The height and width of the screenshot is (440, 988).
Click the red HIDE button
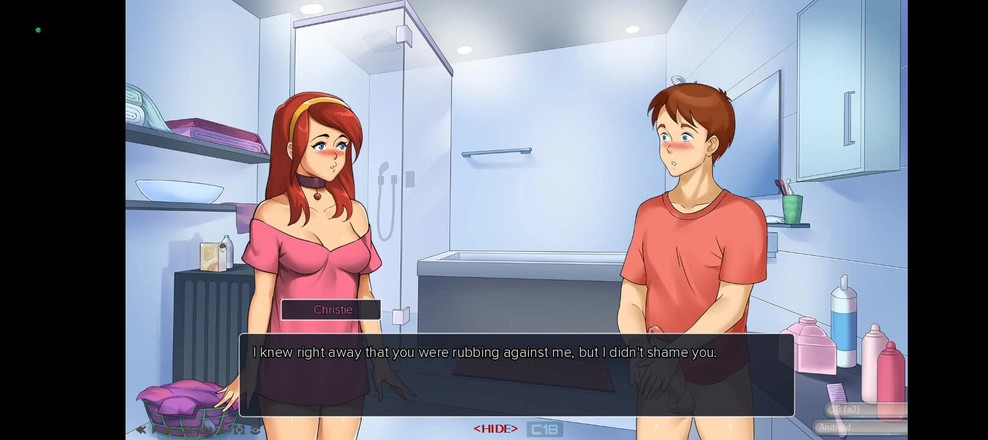(x=495, y=428)
